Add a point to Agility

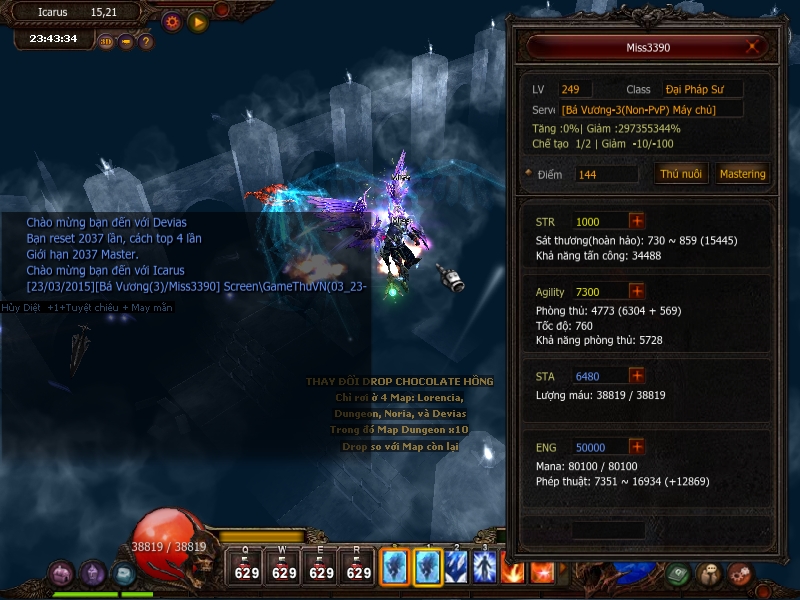637,291
